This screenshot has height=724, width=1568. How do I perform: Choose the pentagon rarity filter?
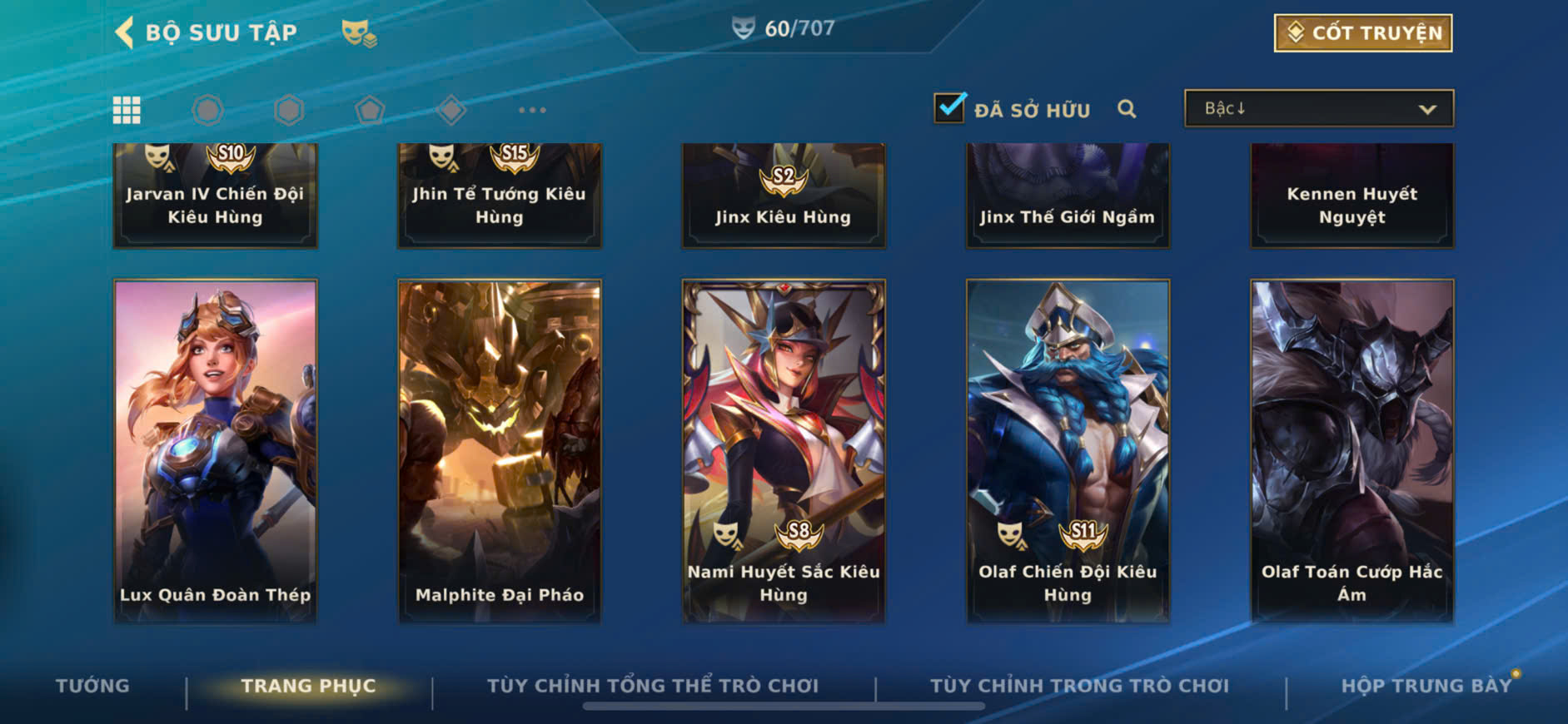coord(370,110)
